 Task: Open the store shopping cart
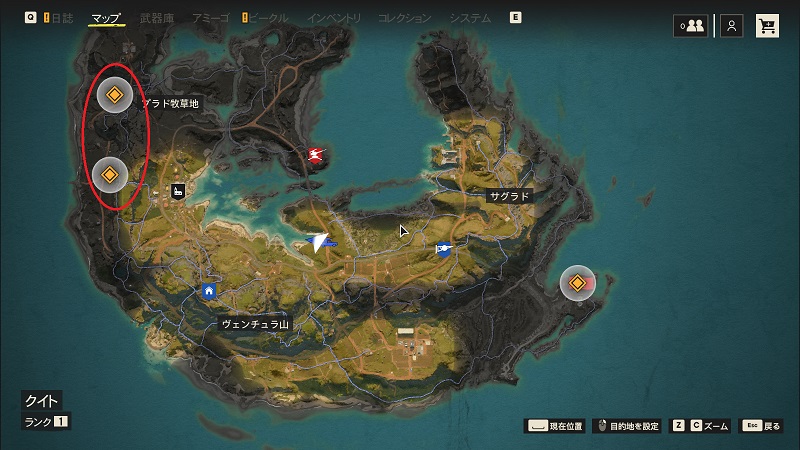pos(767,27)
